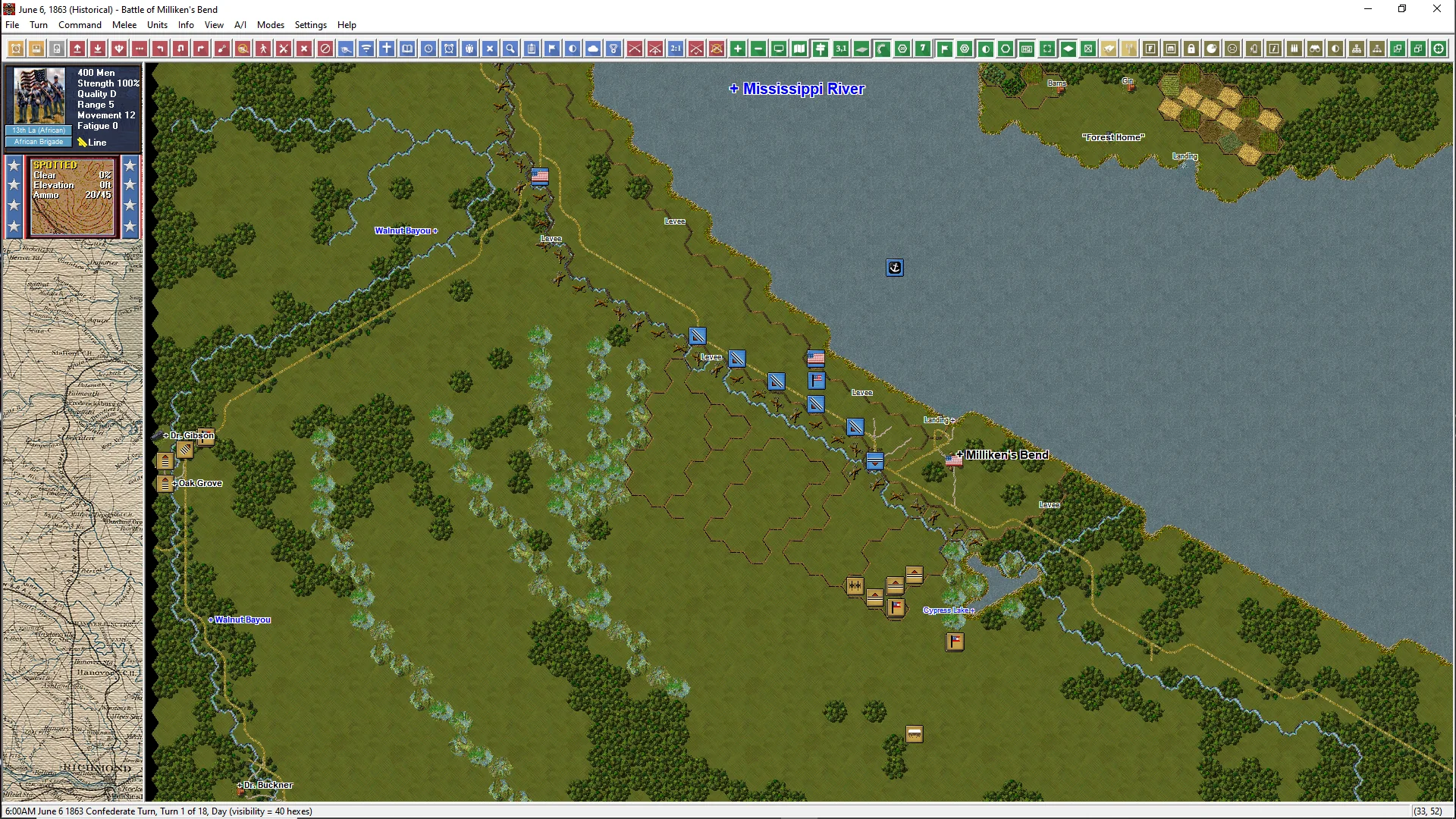Open the Help menu
This screenshot has width=1456, height=819.
[347, 25]
